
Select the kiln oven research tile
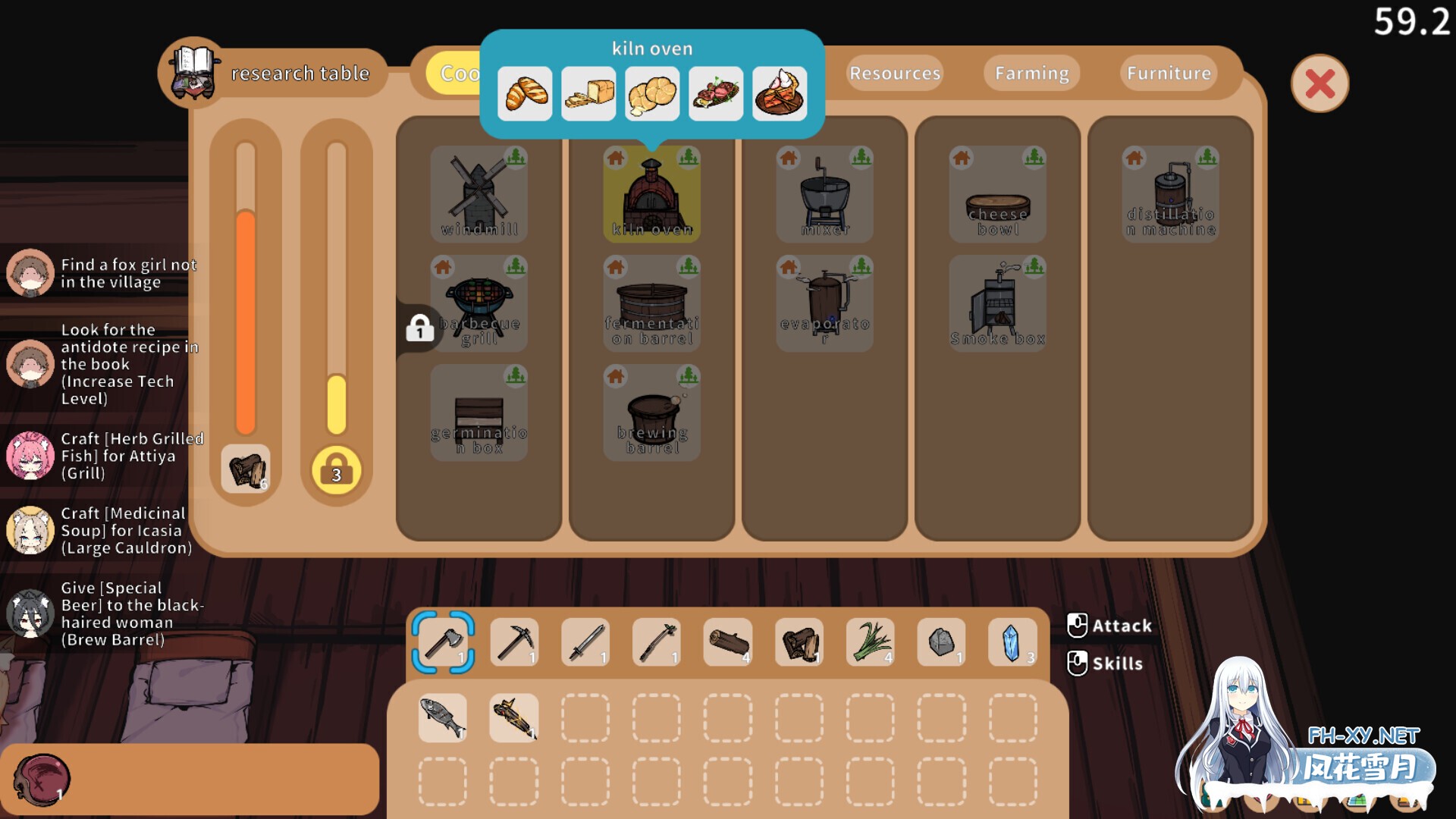pyautogui.click(x=652, y=194)
